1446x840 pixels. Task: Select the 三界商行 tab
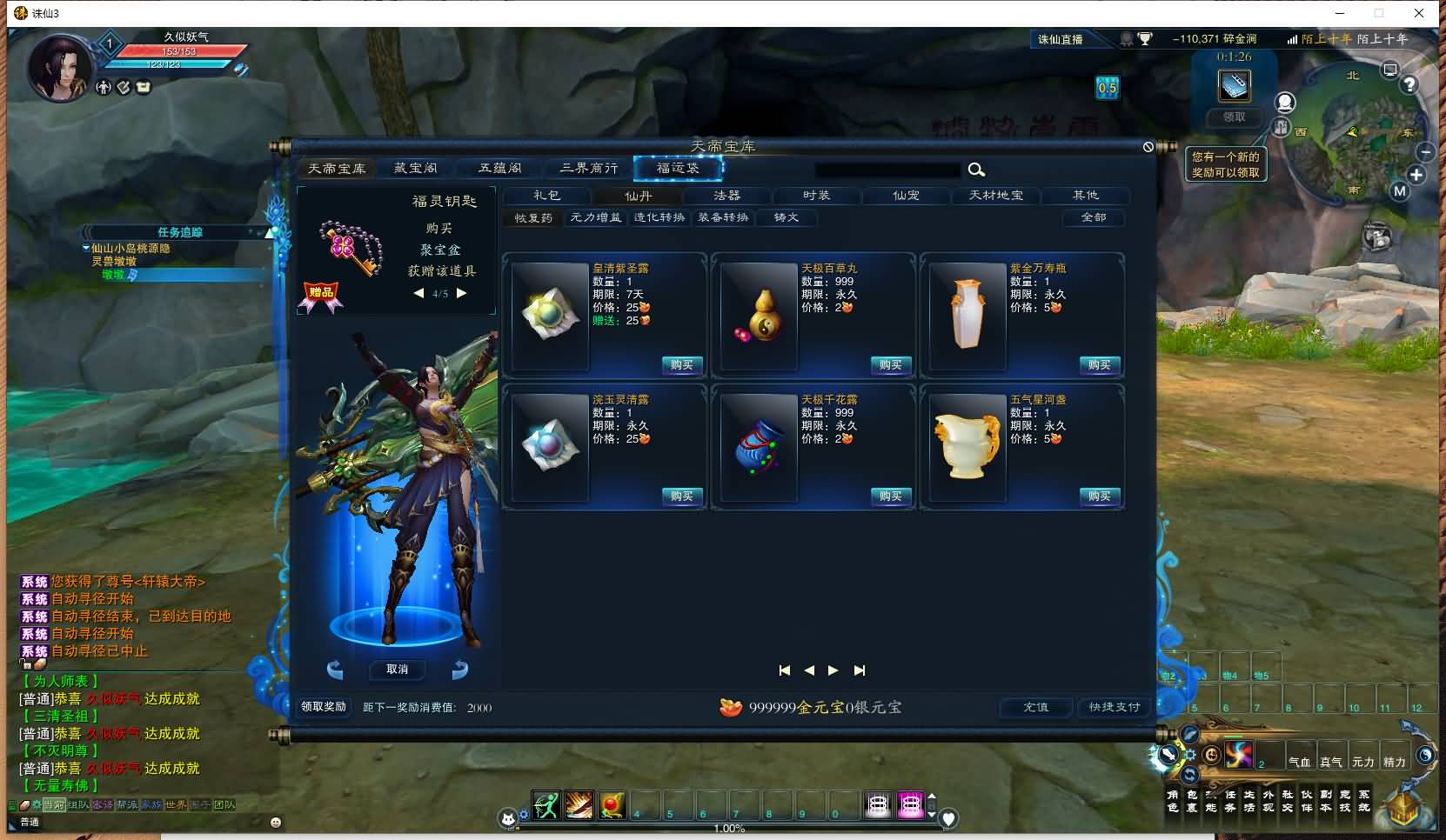point(589,168)
